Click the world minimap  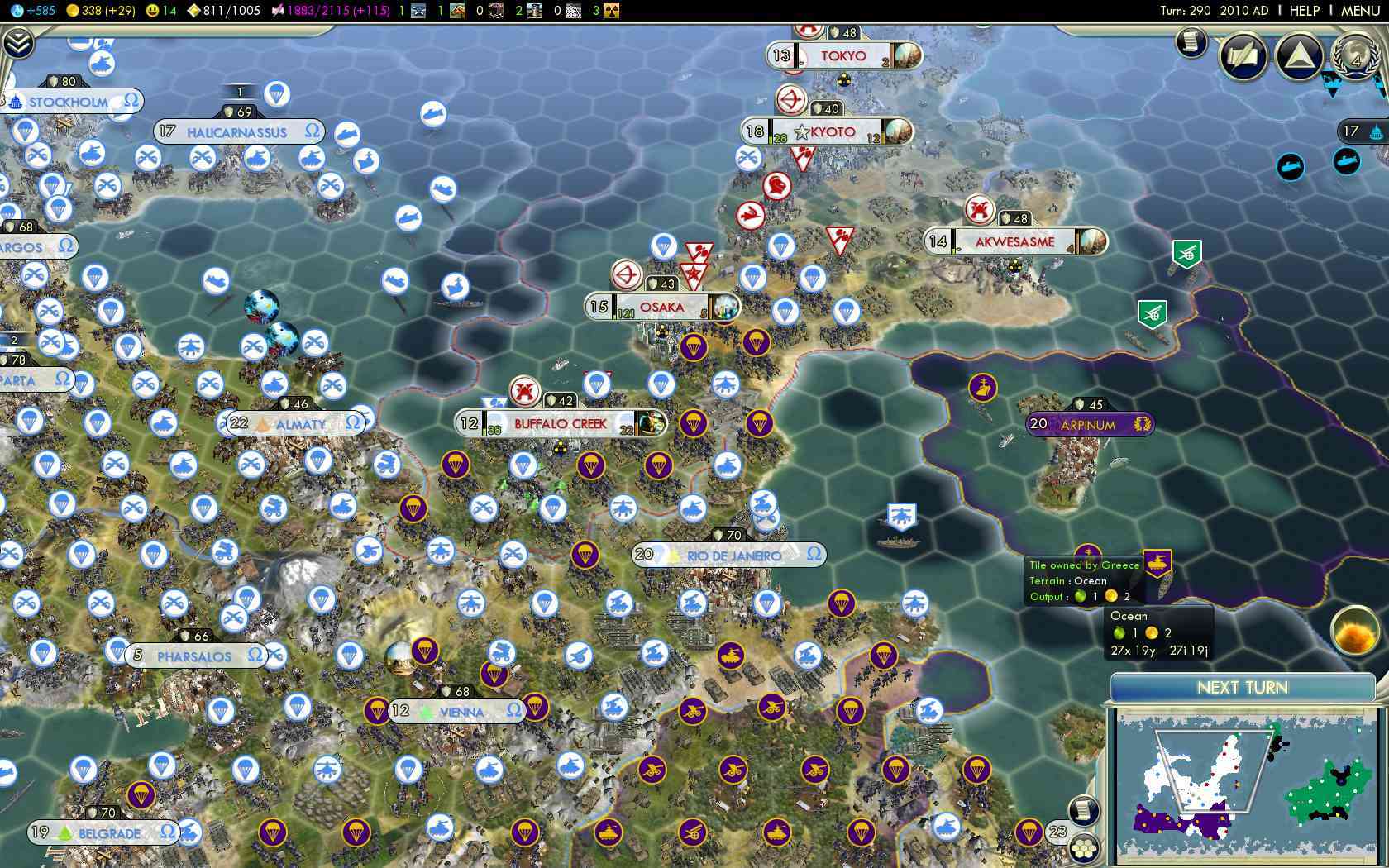coord(1244,785)
